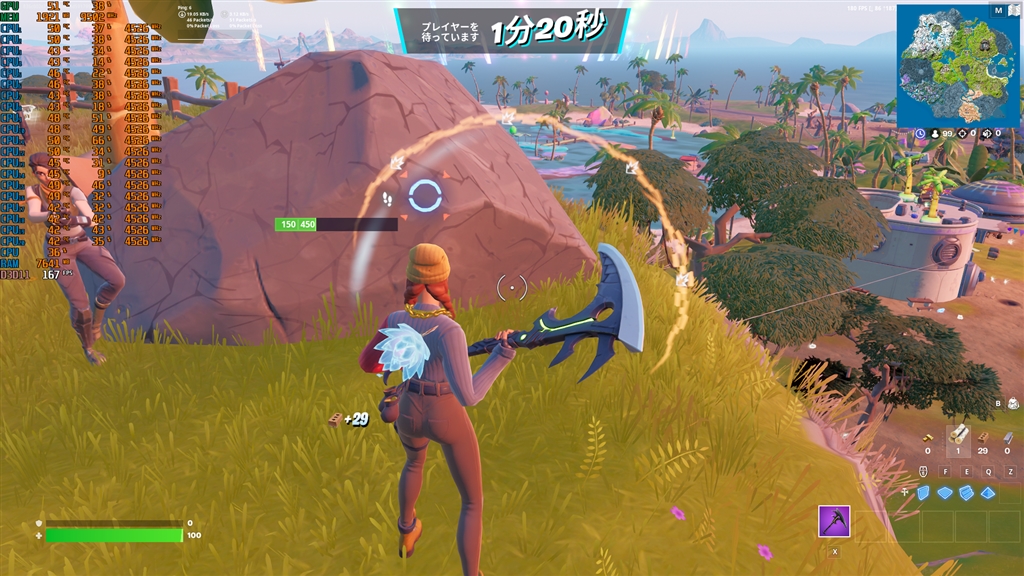Select the wall building piece

[x=924, y=492]
